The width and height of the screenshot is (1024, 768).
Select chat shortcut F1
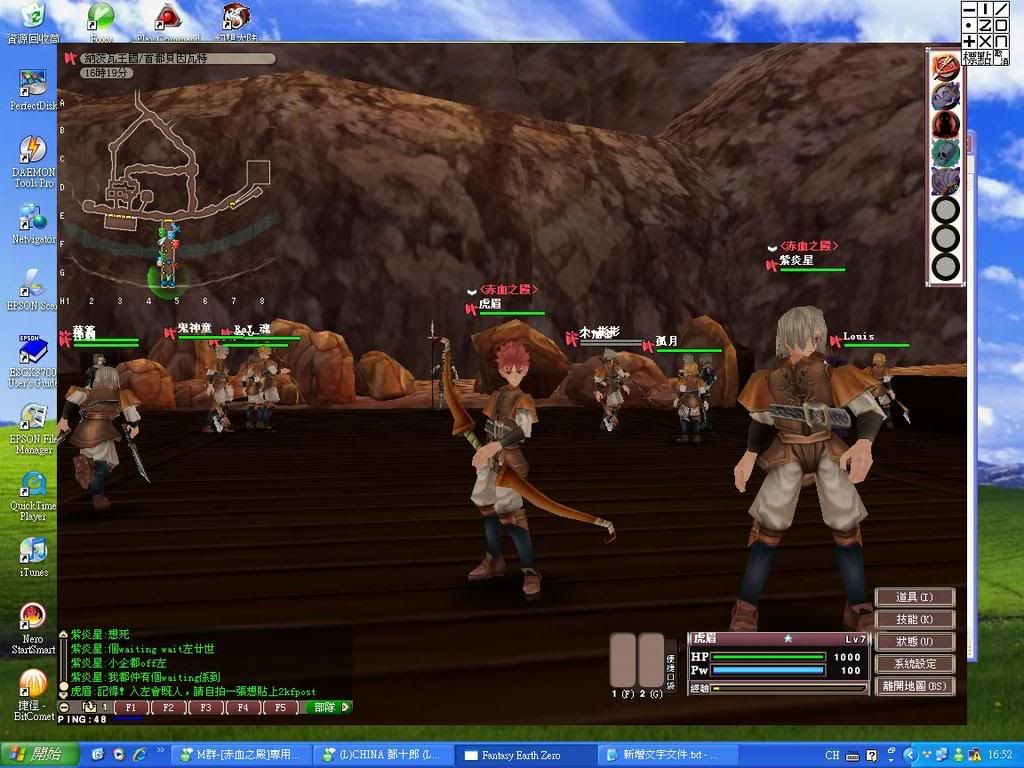coord(131,708)
